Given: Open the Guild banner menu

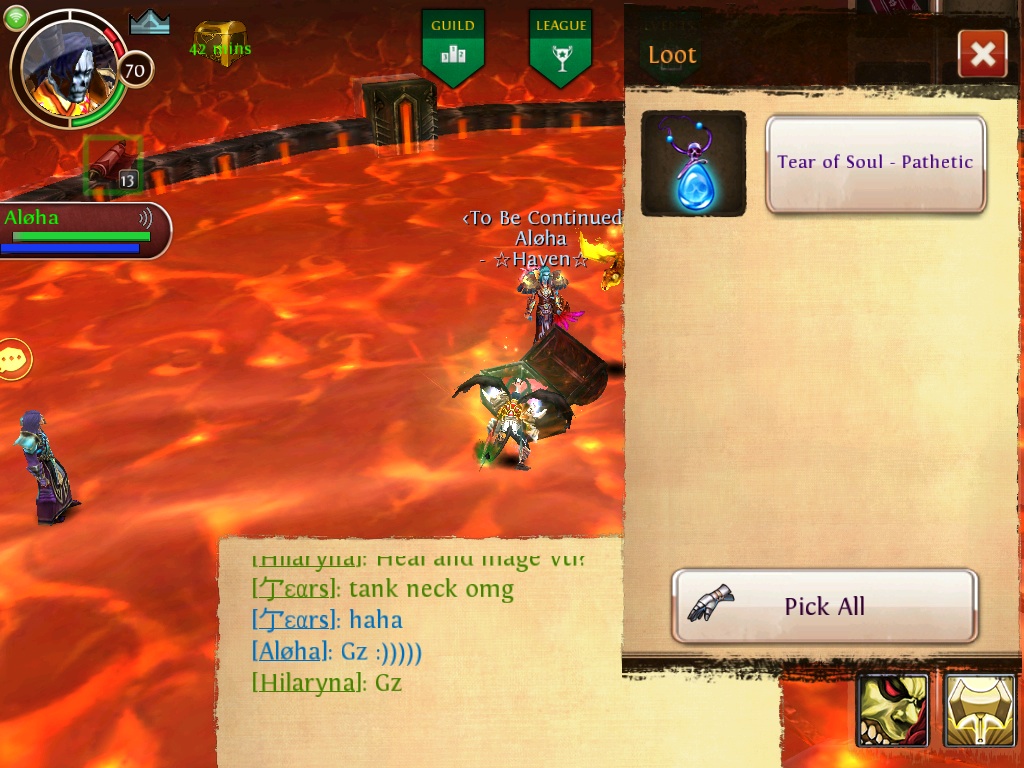Looking at the screenshot, I should 453,47.
